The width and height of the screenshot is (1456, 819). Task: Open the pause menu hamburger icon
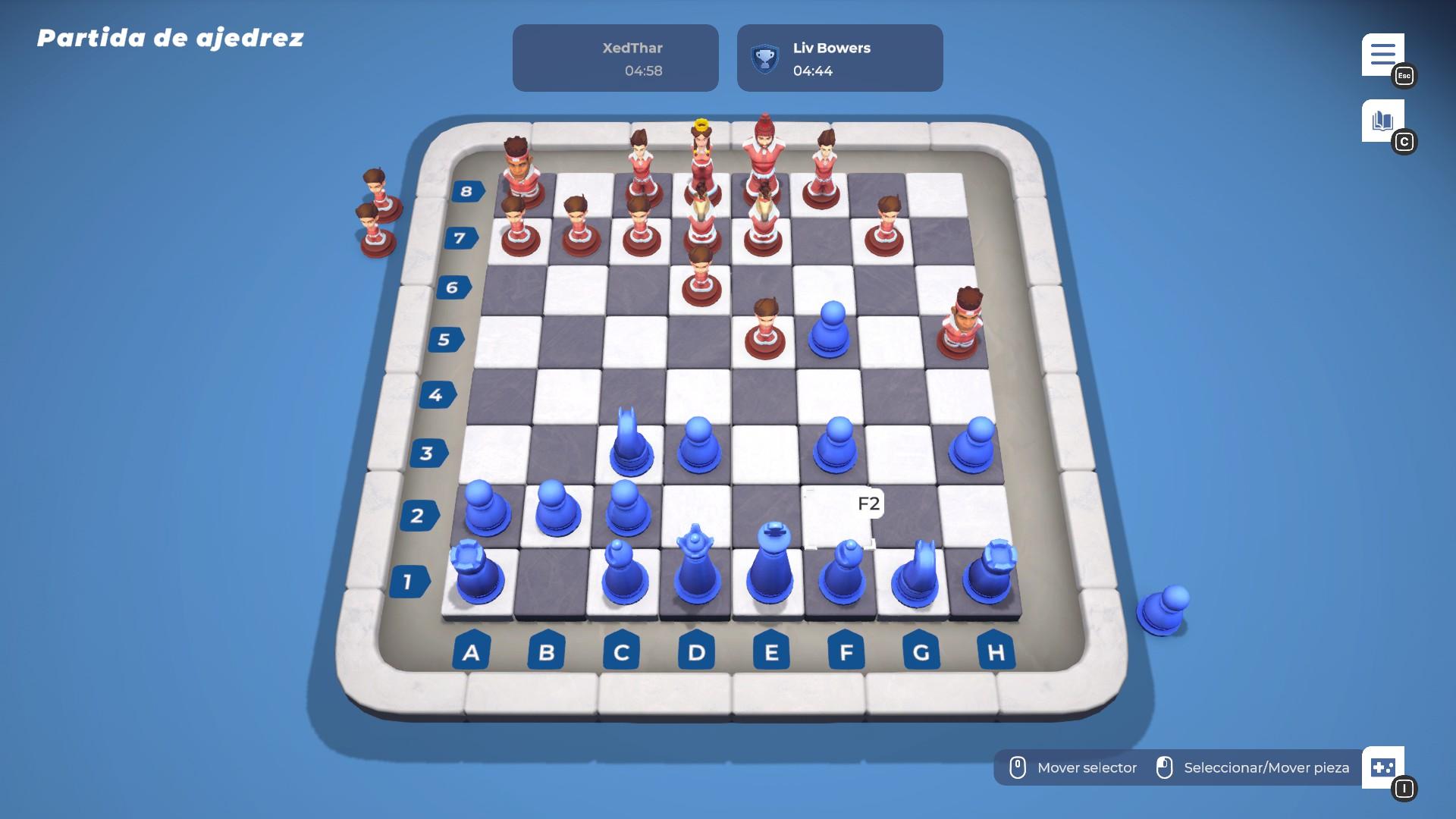coord(1383,53)
